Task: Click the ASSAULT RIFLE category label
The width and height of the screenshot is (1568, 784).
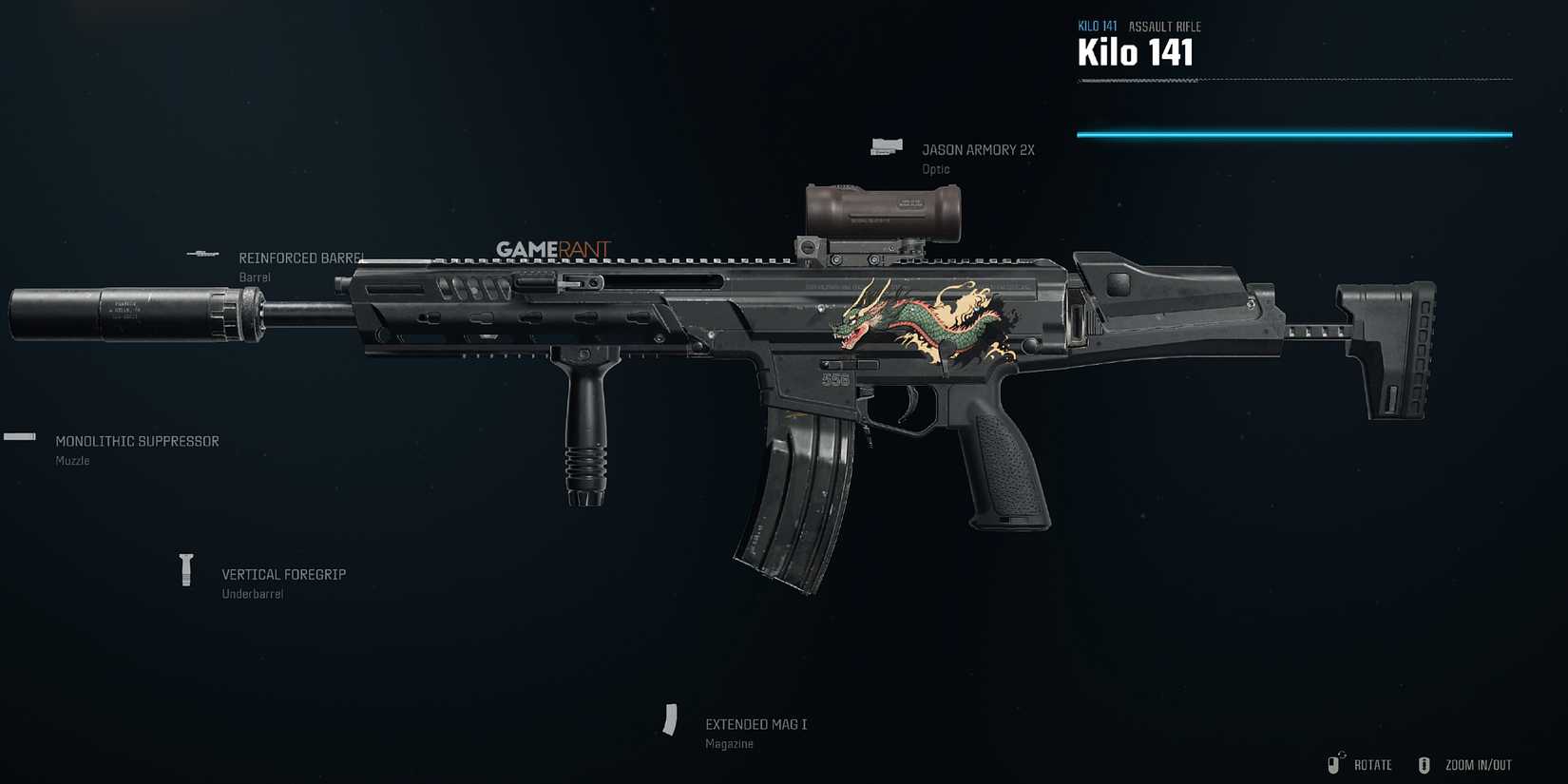Action: [x=1165, y=26]
